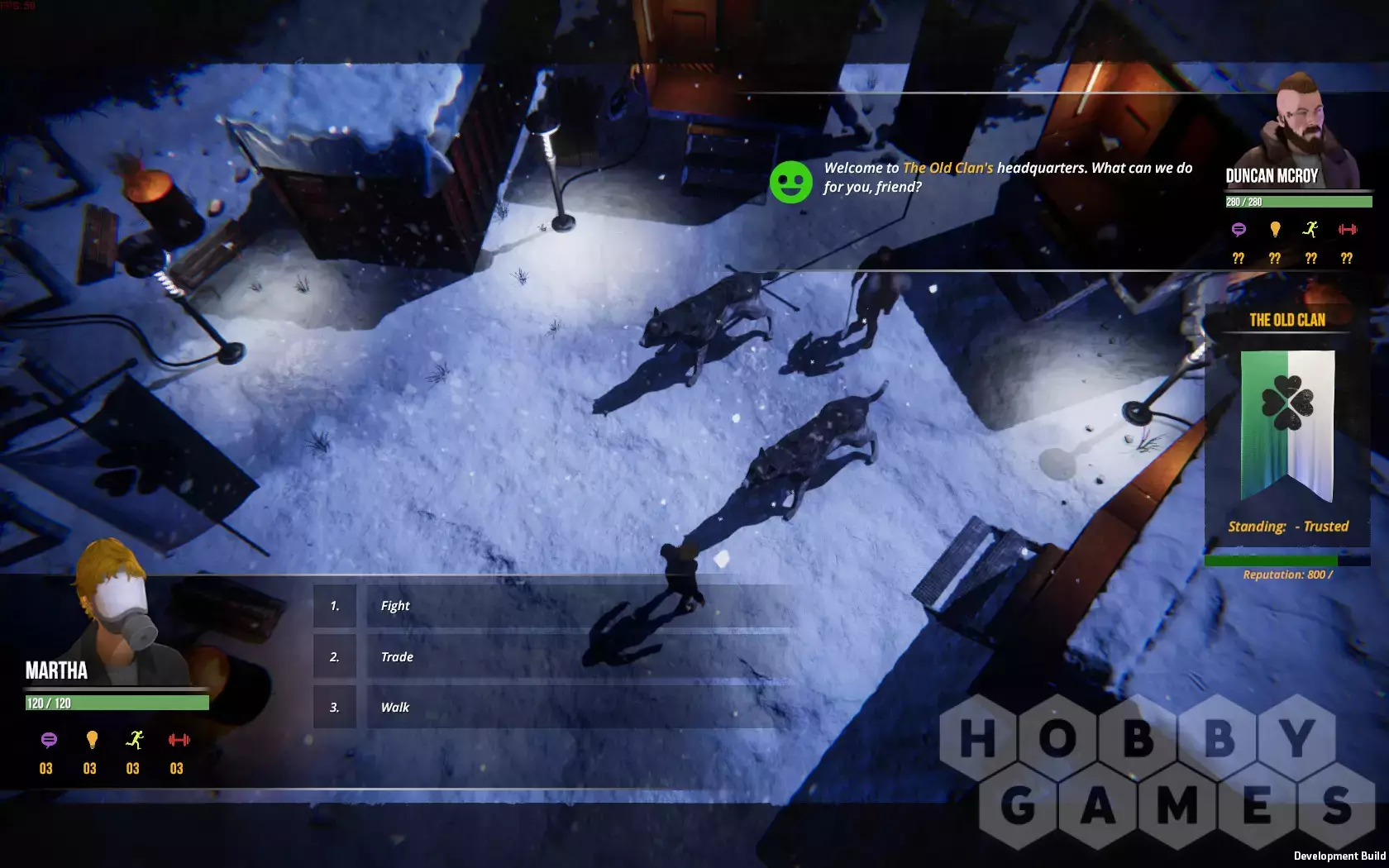Click Duncan's purple speech bubble stat icon
This screenshot has width=1389, height=868.
click(1239, 230)
